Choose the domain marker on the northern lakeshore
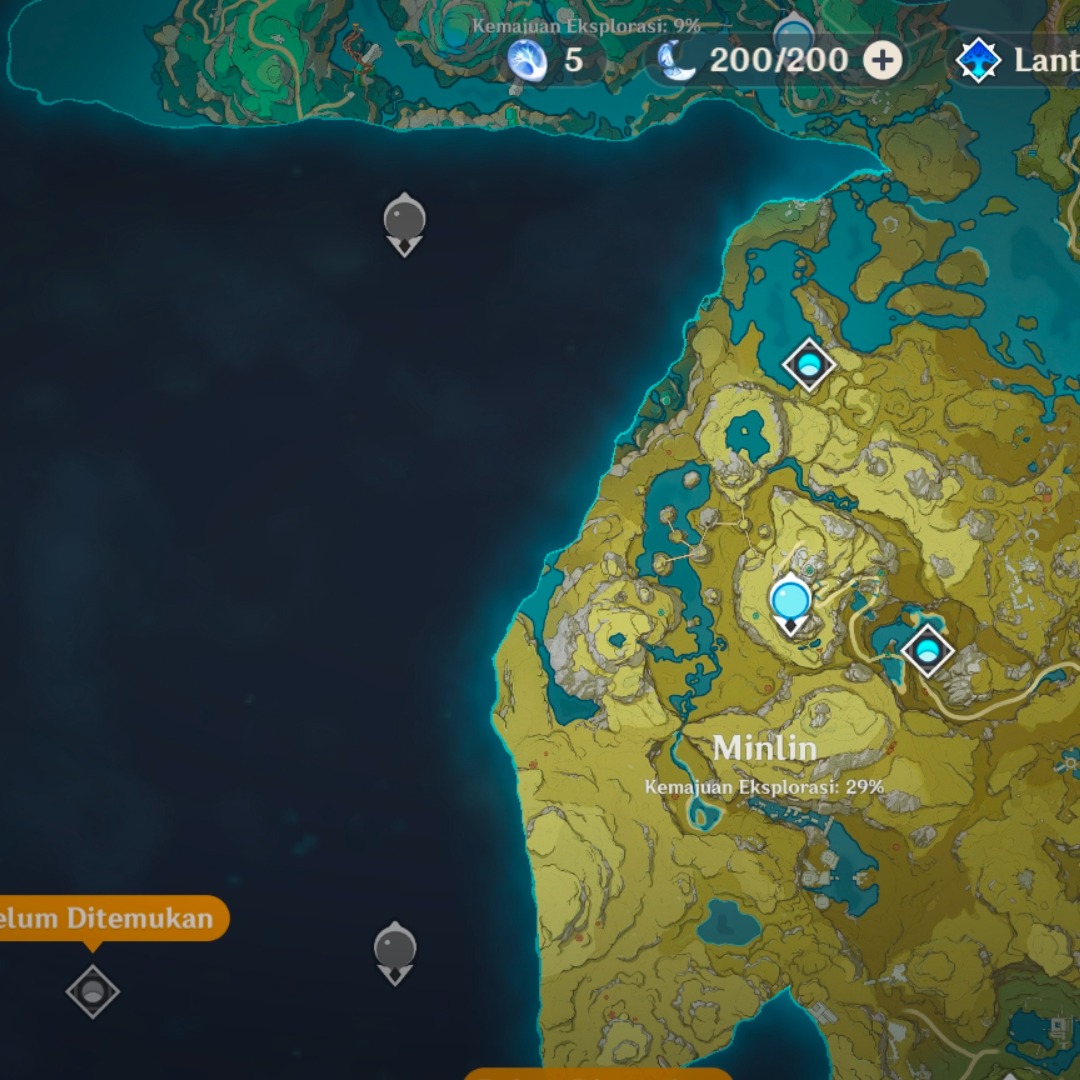This screenshot has height=1080, width=1080. pos(808,364)
